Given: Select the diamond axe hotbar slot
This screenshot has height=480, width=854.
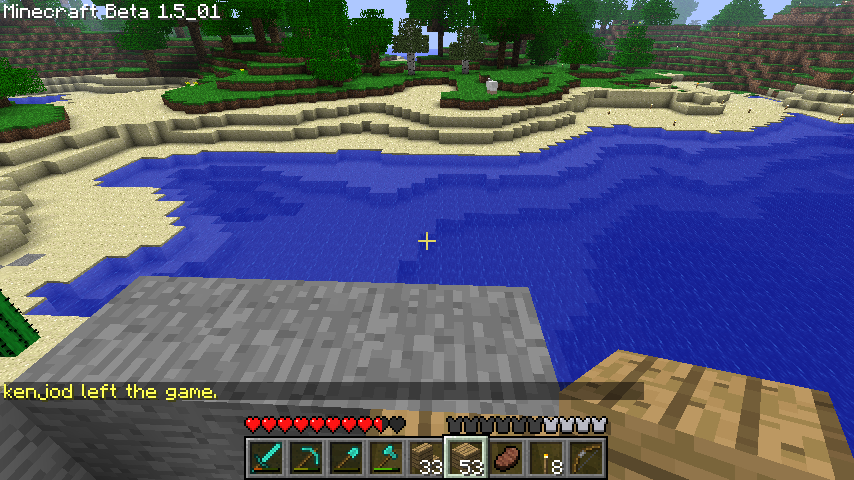Looking at the screenshot, I should (x=386, y=458).
